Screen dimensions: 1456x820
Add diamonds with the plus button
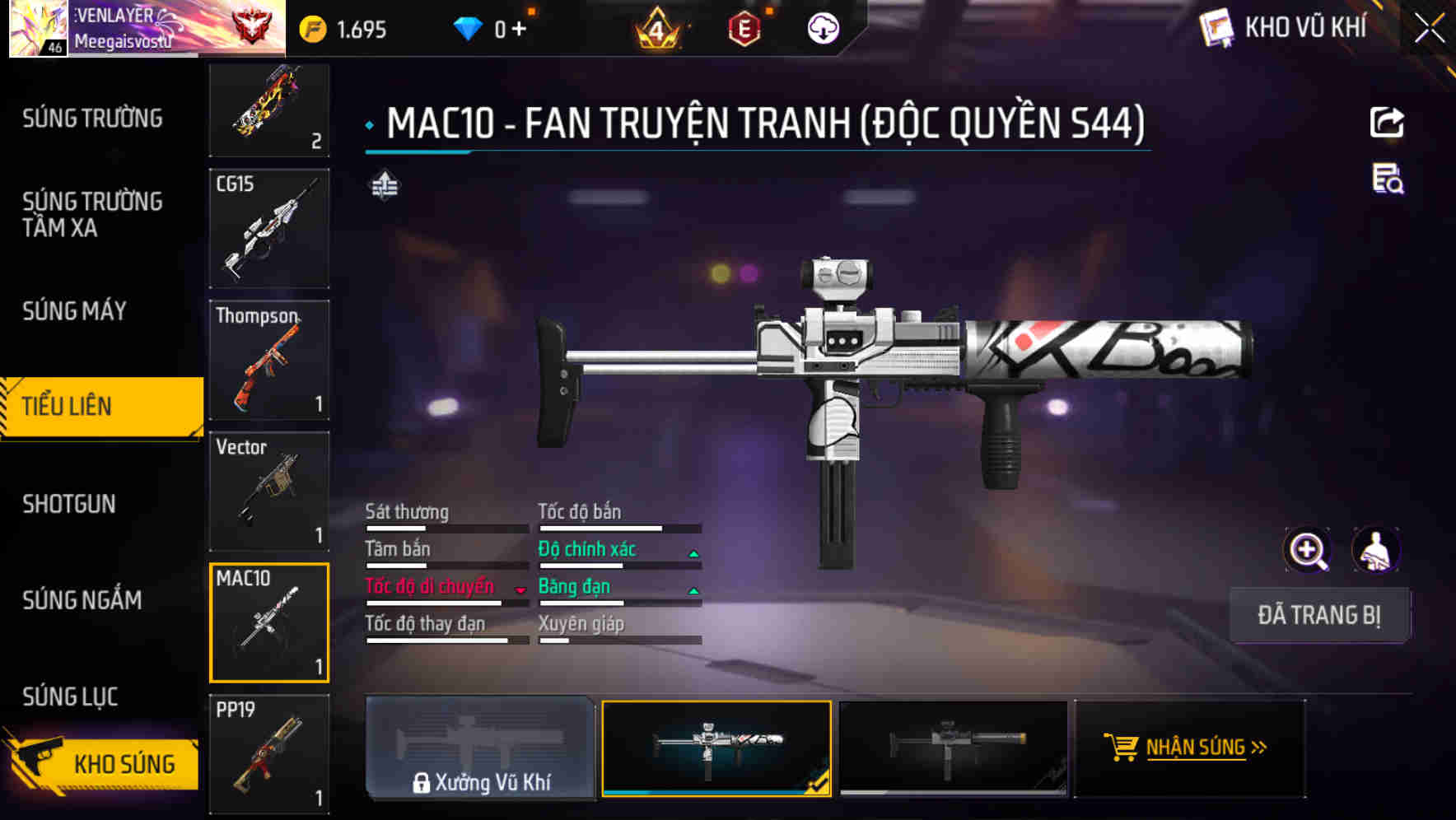[x=519, y=30]
